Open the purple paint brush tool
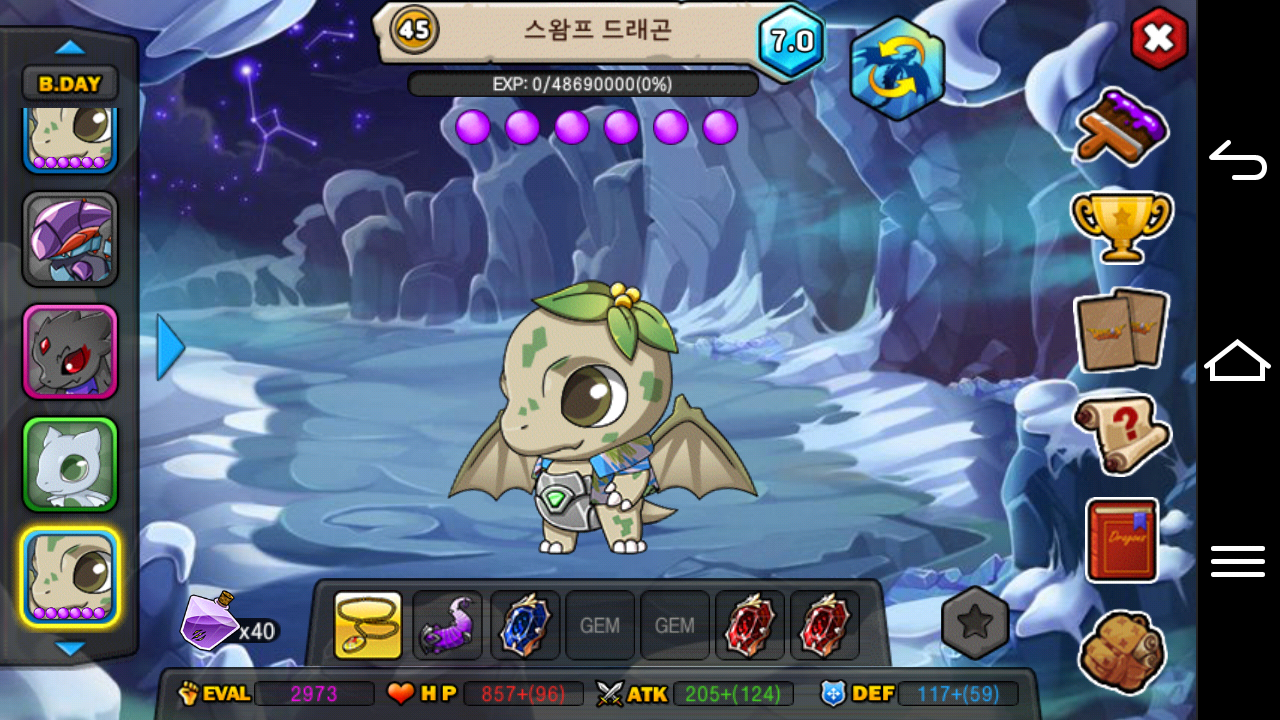Viewport: 1280px width, 720px height. pos(1122,126)
